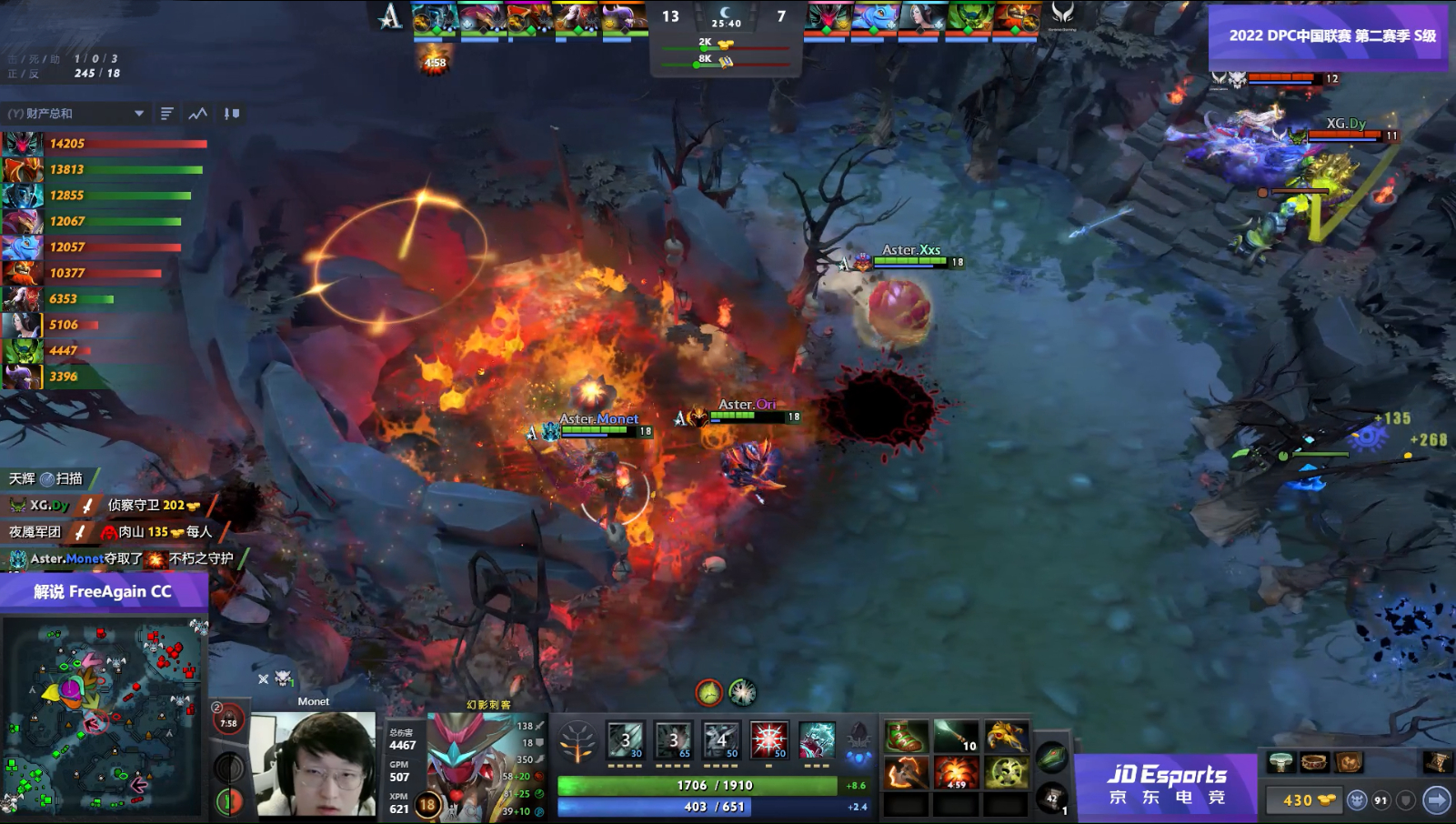
Task: Select the Stifling Dagger ability icon
Action: (x=626, y=739)
